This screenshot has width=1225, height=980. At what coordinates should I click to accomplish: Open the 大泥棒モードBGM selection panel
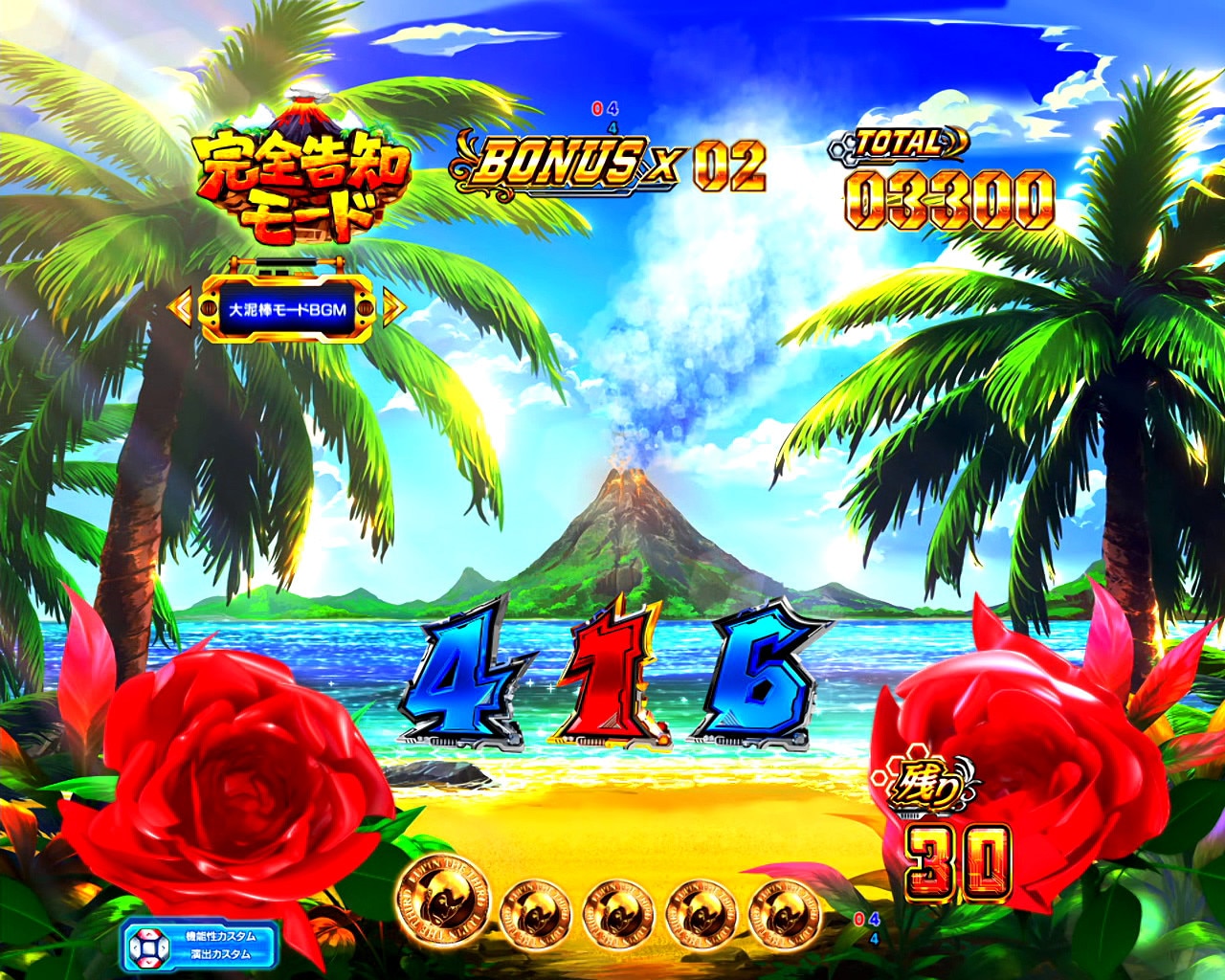287,308
